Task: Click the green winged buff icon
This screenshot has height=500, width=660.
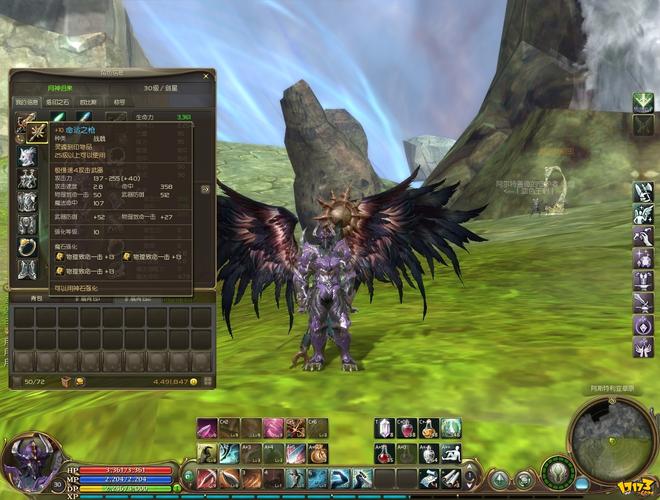Action: tap(642, 103)
